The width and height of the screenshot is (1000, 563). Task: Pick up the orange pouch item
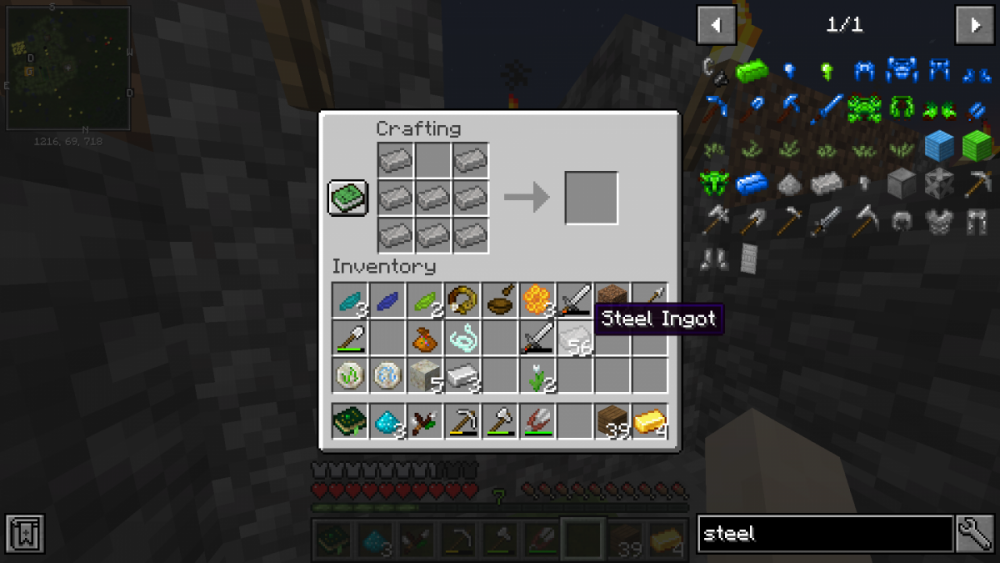424,338
